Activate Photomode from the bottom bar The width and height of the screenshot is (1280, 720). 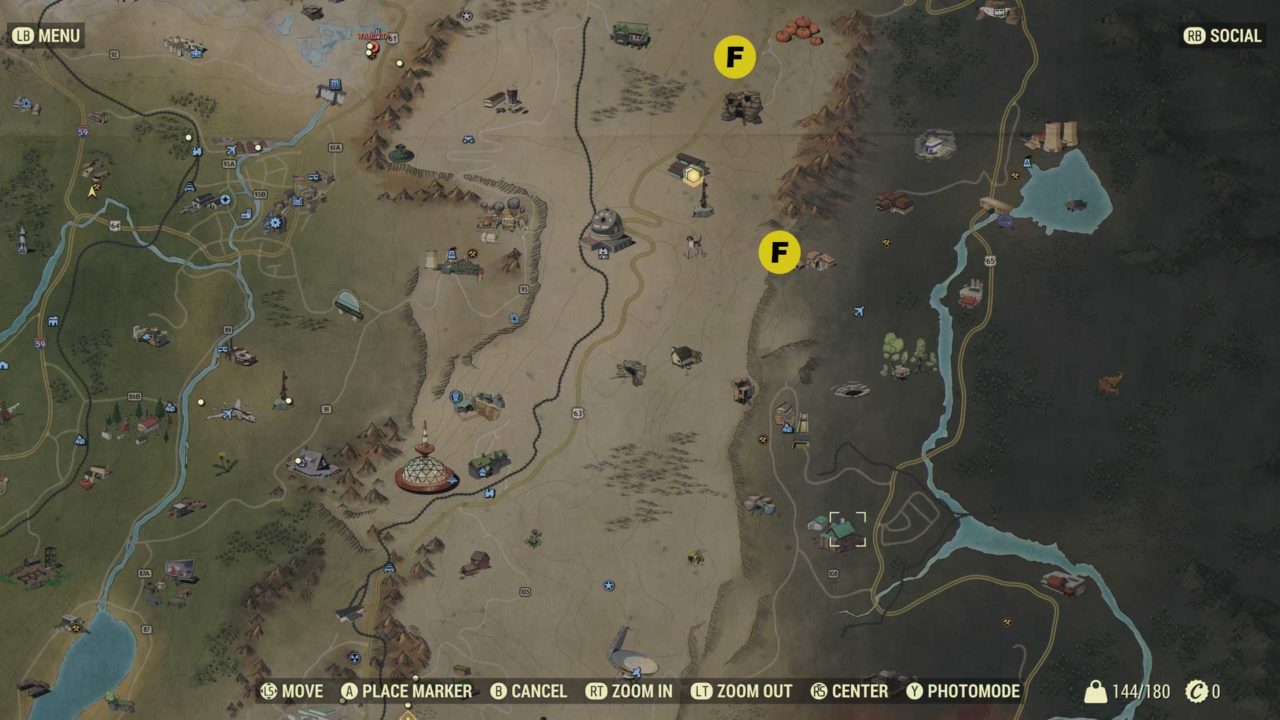tap(985, 691)
